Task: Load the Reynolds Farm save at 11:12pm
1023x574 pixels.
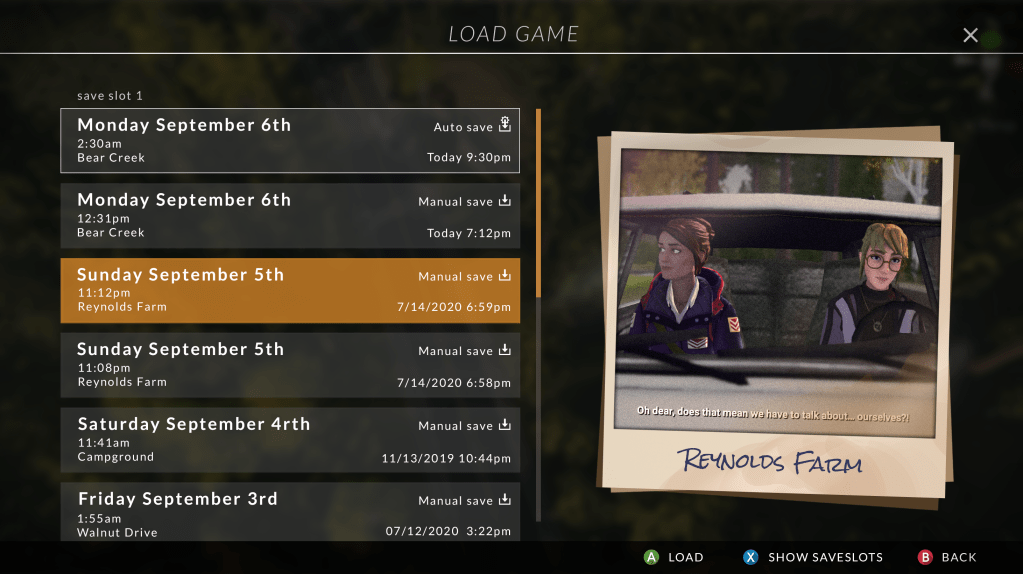Action: tap(290, 290)
